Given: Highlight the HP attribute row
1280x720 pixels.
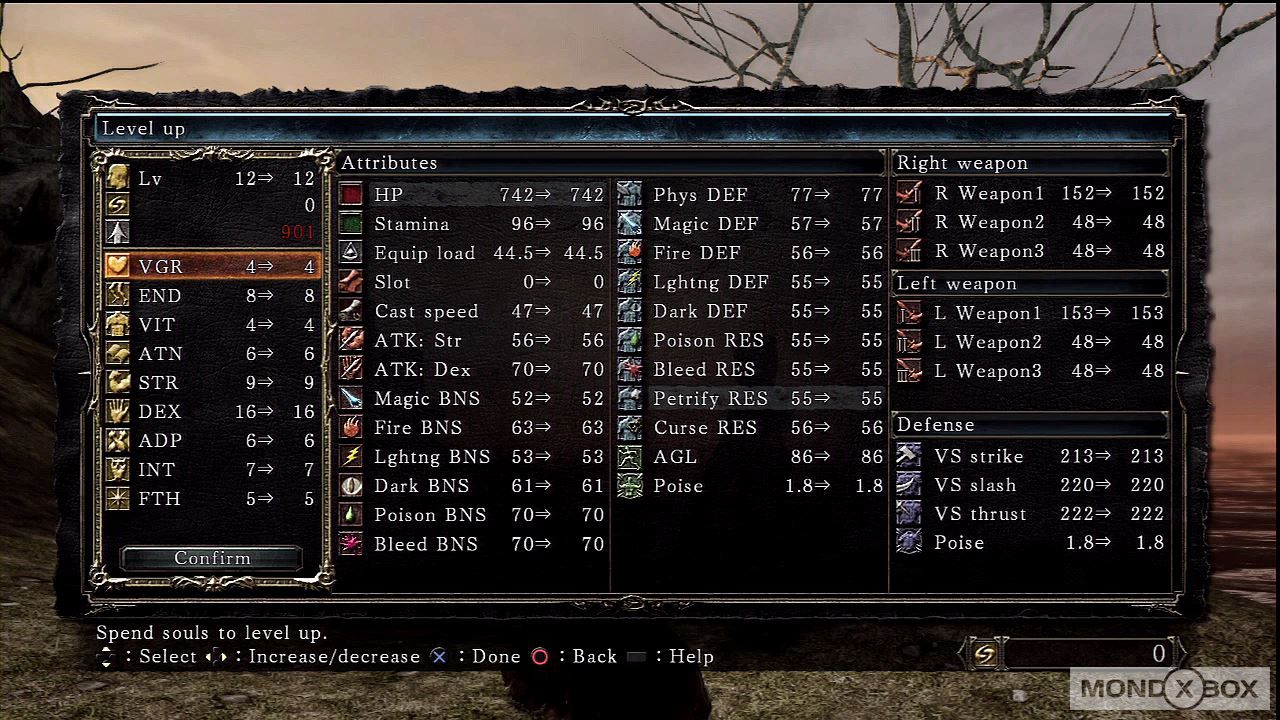Looking at the screenshot, I should click(x=472, y=195).
